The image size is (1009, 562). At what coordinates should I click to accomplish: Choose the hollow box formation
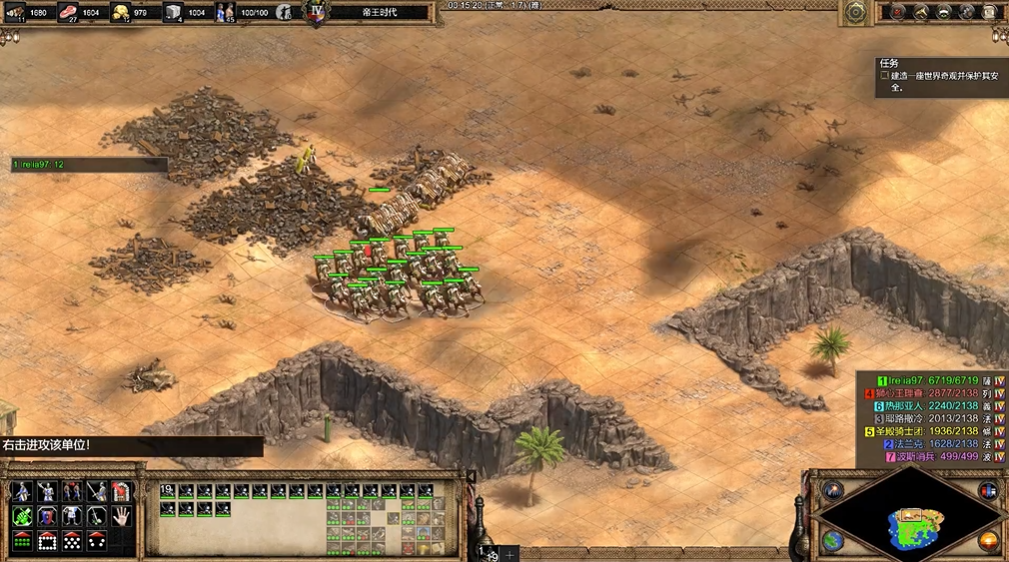pyautogui.click(x=47, y=541)
